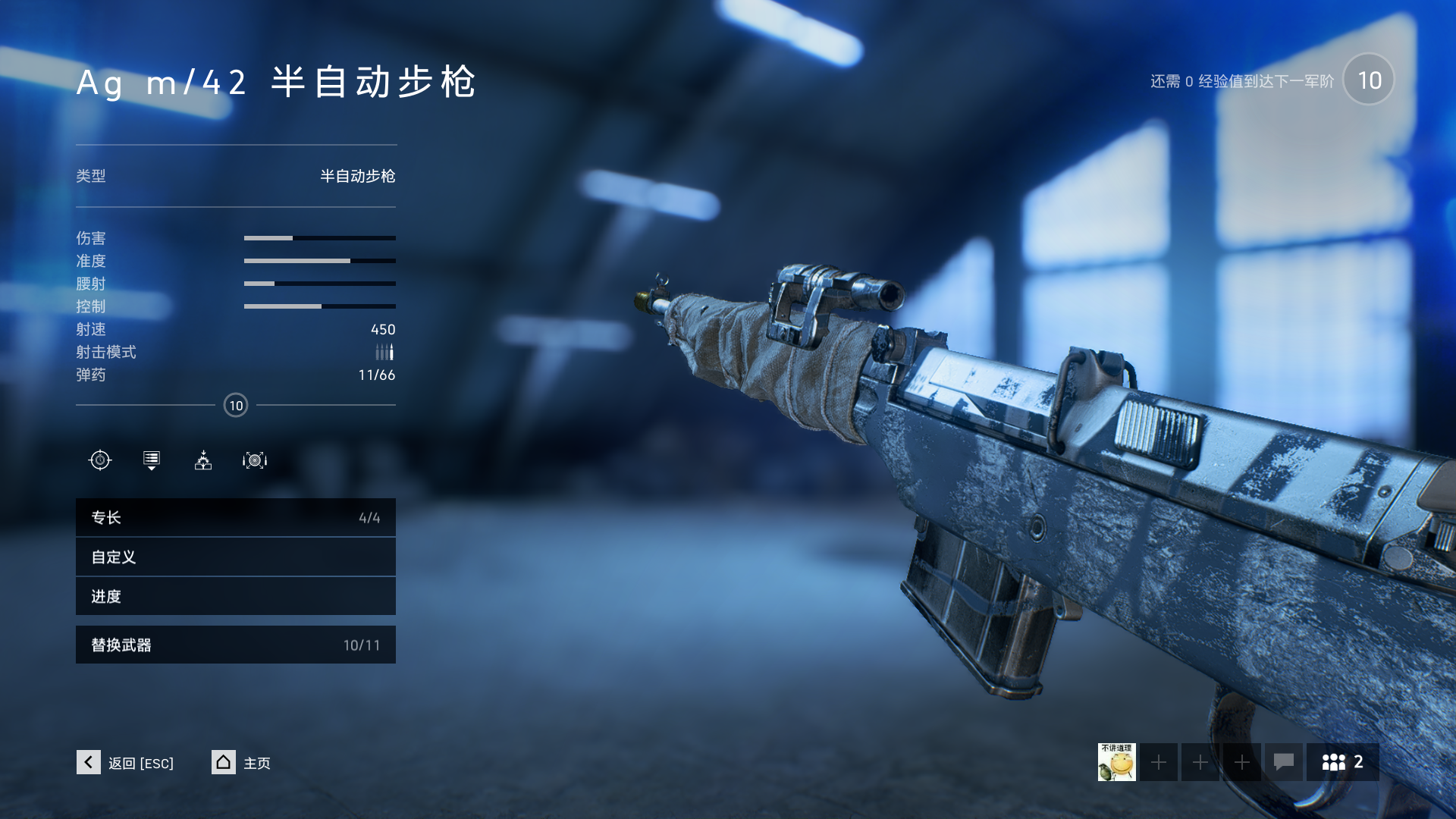Open the chat message bubble icon
Image resolution: width=1456 pixels, height=819 pixels.
(1283, 762)
